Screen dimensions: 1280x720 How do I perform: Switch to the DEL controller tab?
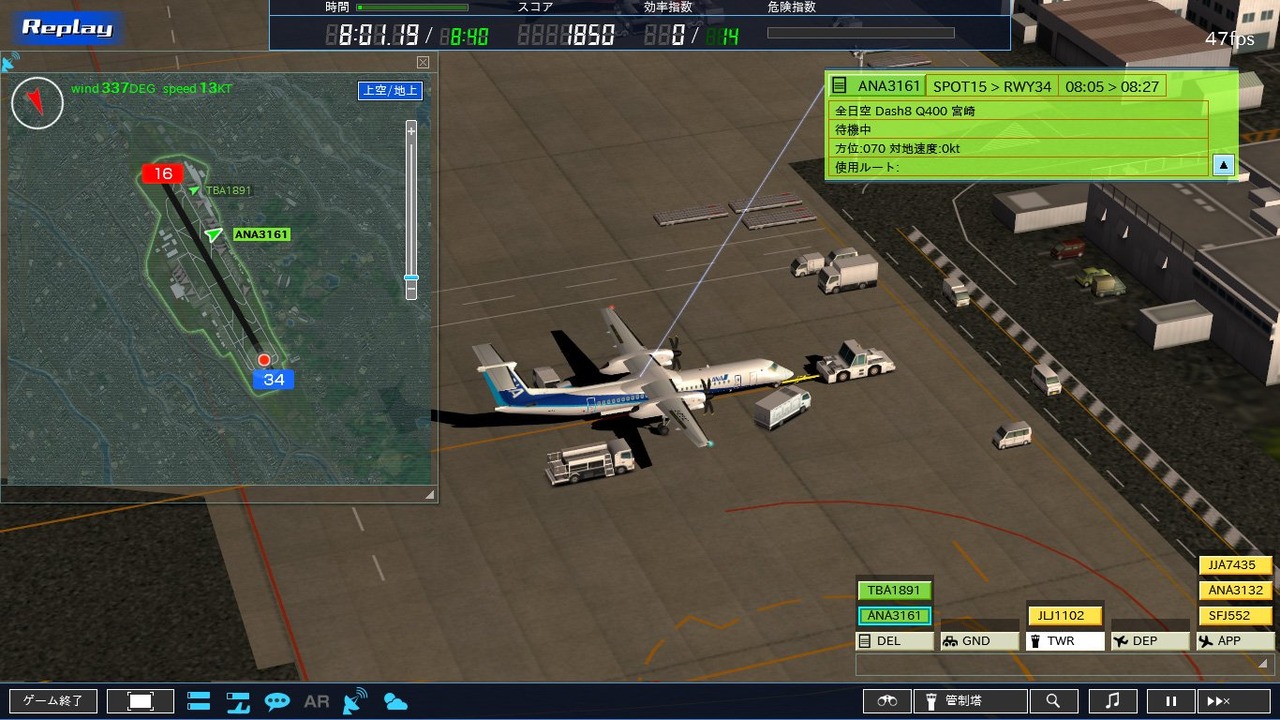pyautogui.click(x=893, y=641)
